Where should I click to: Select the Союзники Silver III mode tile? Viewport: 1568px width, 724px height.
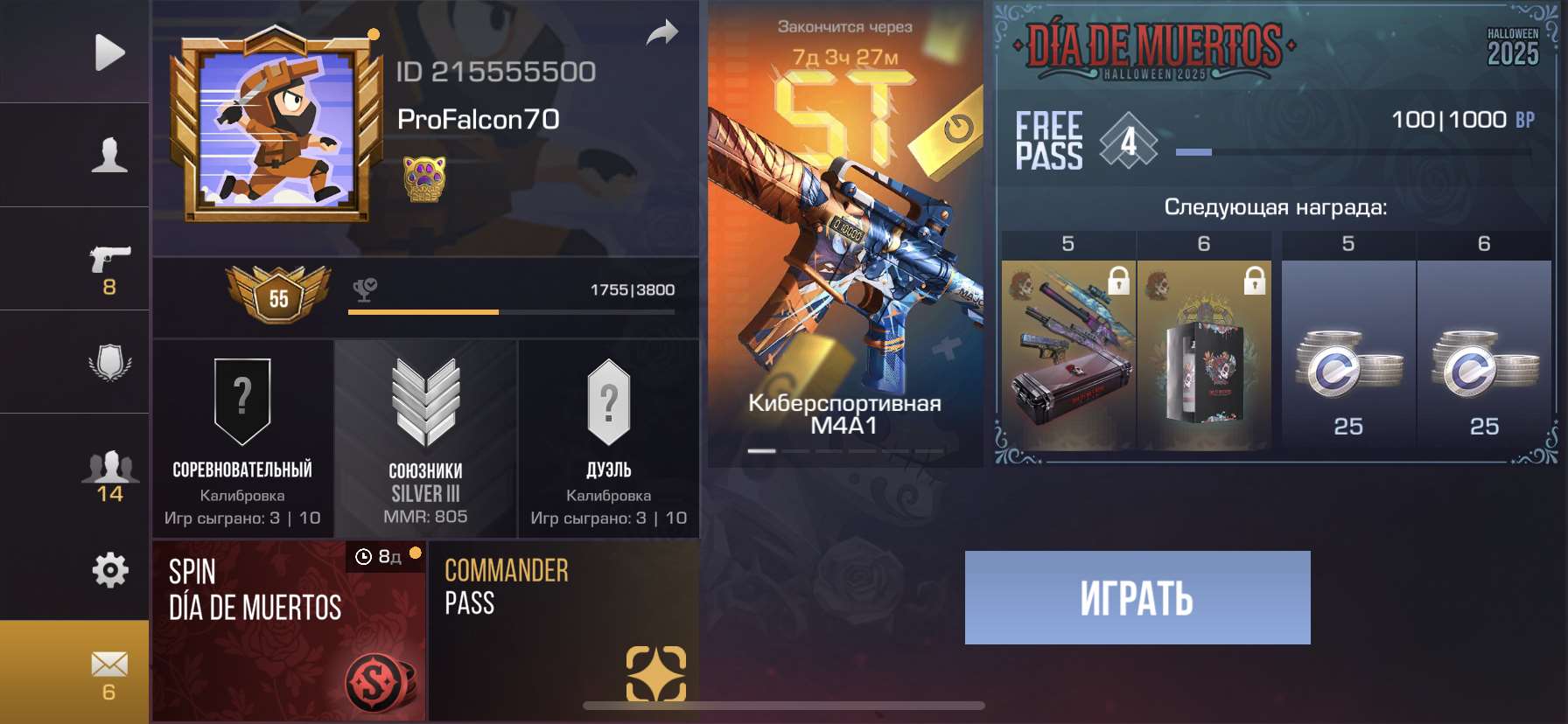(x=425, y=439)
